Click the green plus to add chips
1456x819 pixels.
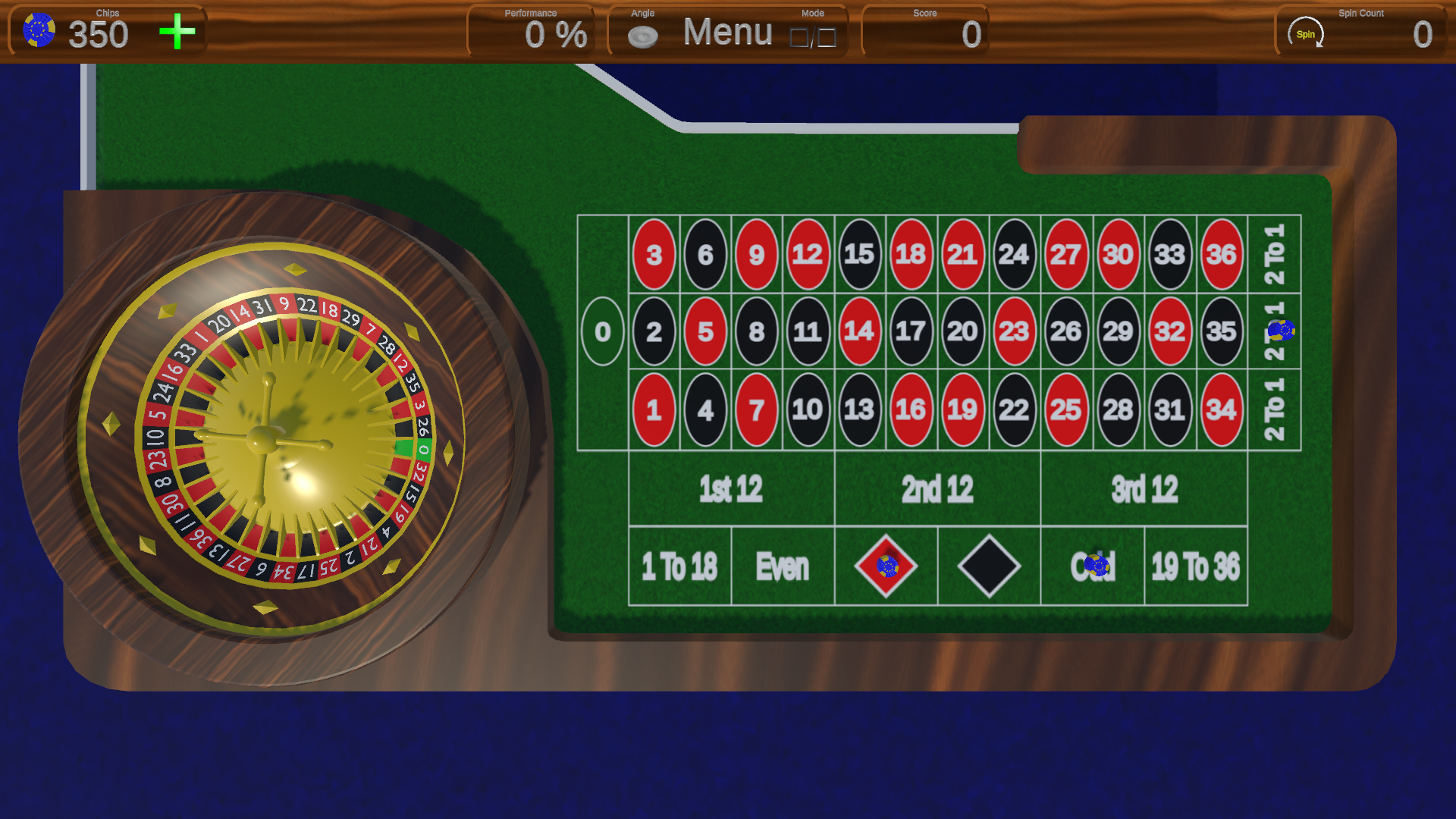click(x=176, y=32)
